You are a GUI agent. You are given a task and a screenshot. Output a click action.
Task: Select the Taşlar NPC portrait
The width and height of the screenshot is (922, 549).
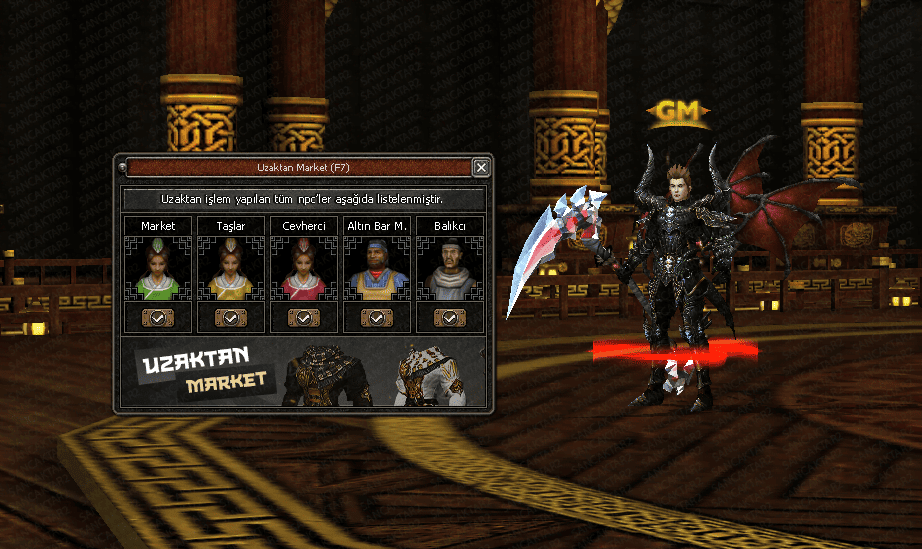coord(231,270)
